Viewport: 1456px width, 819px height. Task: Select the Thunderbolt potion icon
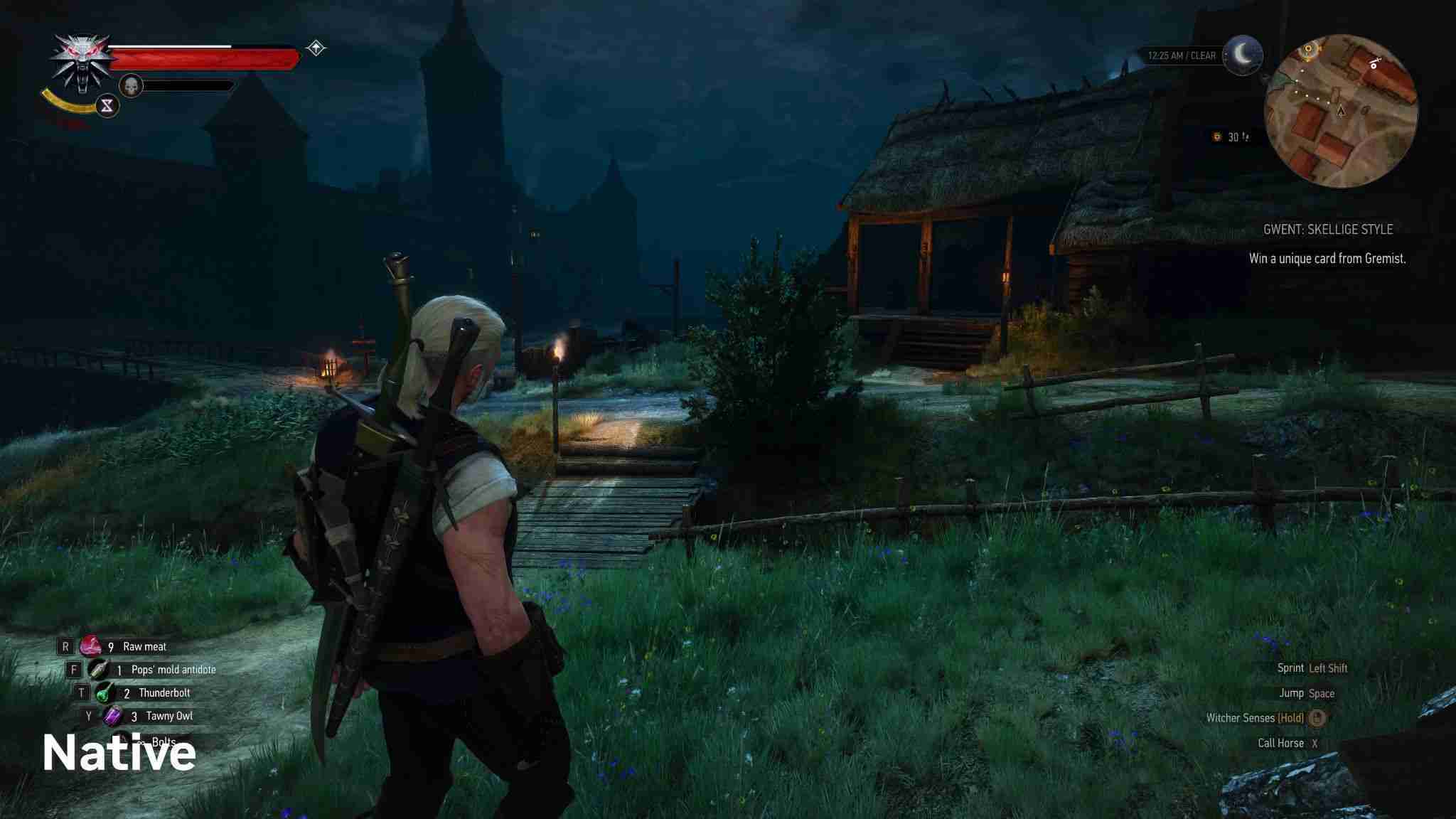coord(105,691)
